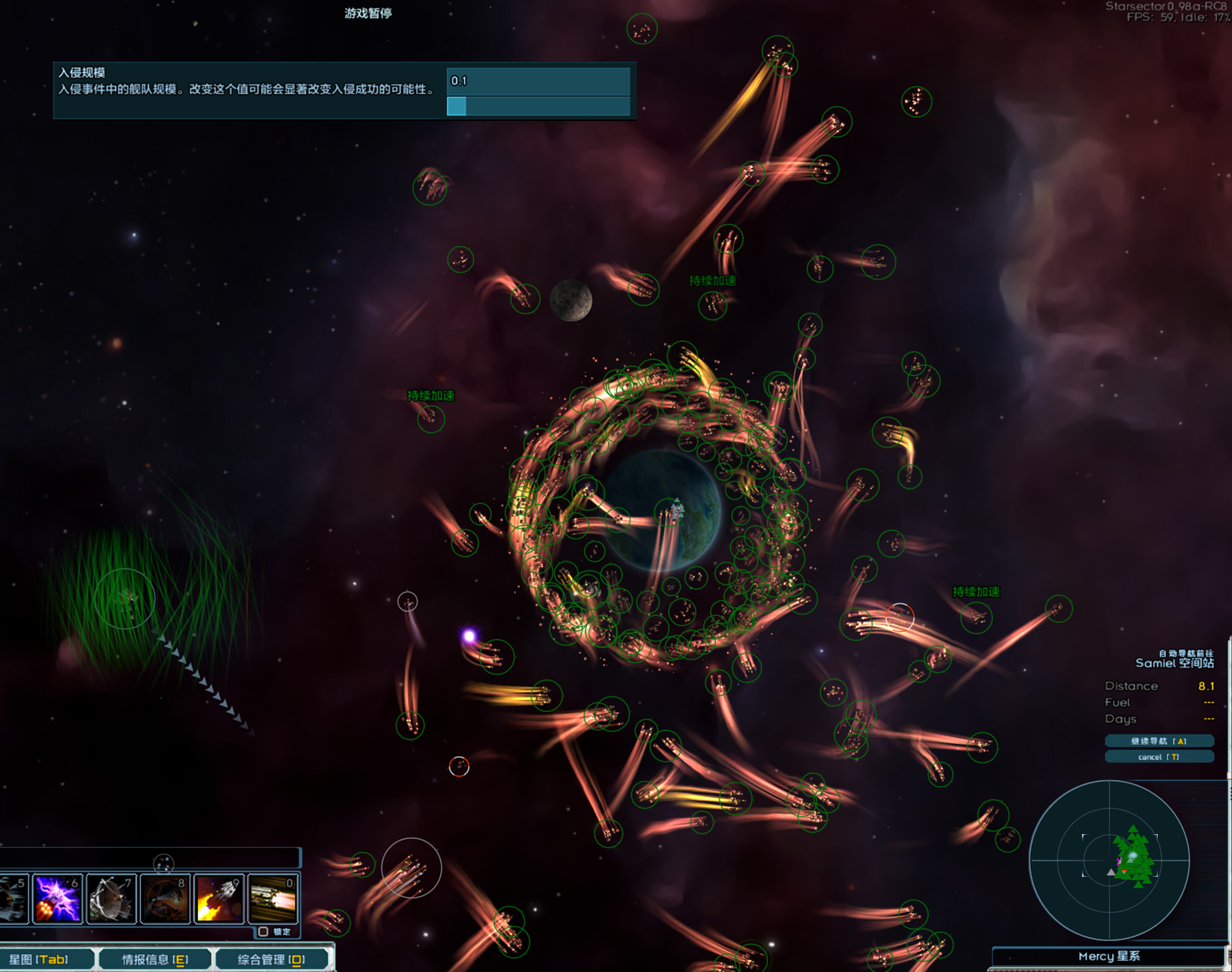Toggle the 锁定 lock checkbox
Image resolution: width=1232 pixels, height=972 pixels.
(x=263, y=932)
